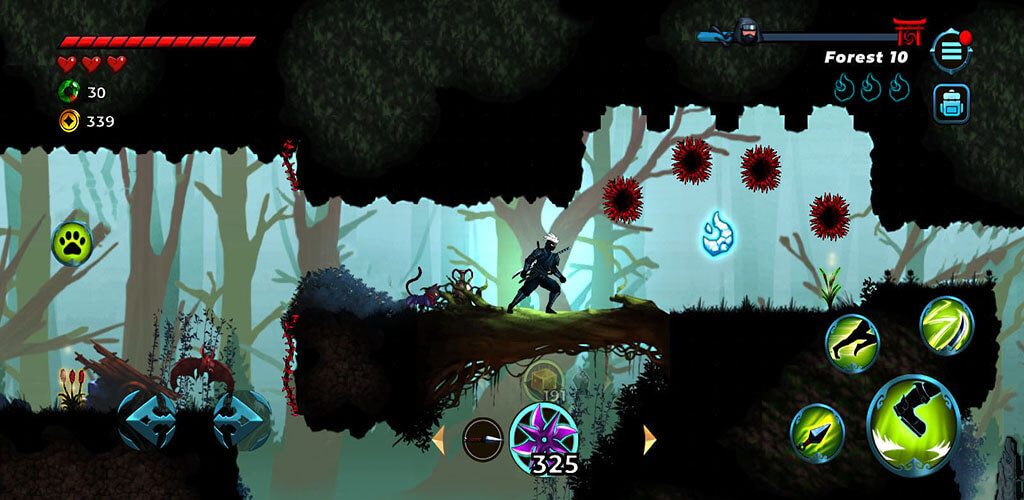
Task: Cycle weapons with the right orange arrow
Action: [649, 439]
